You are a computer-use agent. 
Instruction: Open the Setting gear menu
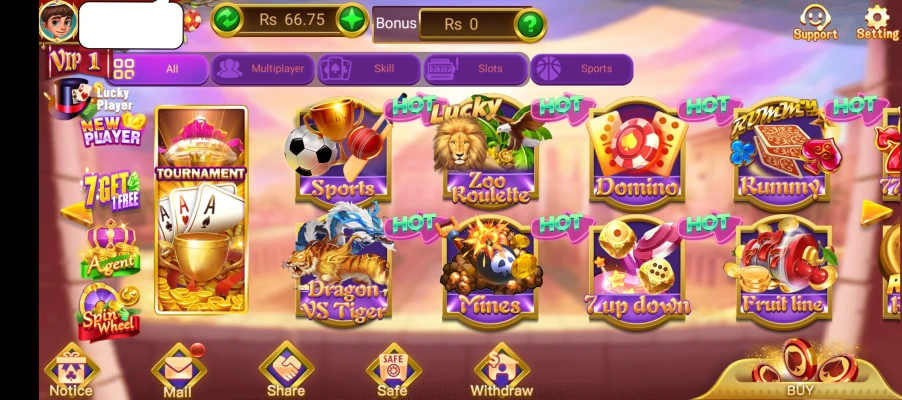pyautogui.click(x=877, y=21)
